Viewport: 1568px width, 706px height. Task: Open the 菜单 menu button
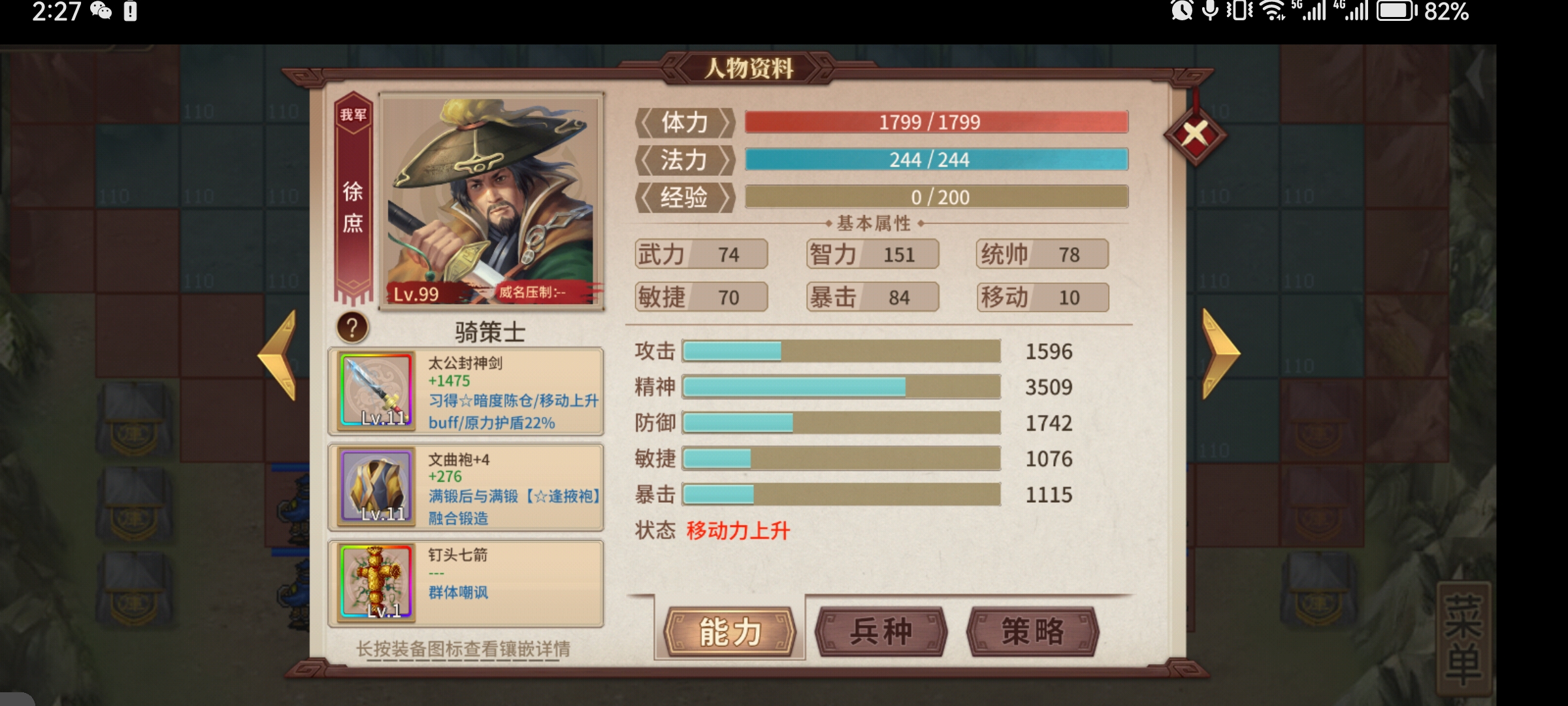1463,639
